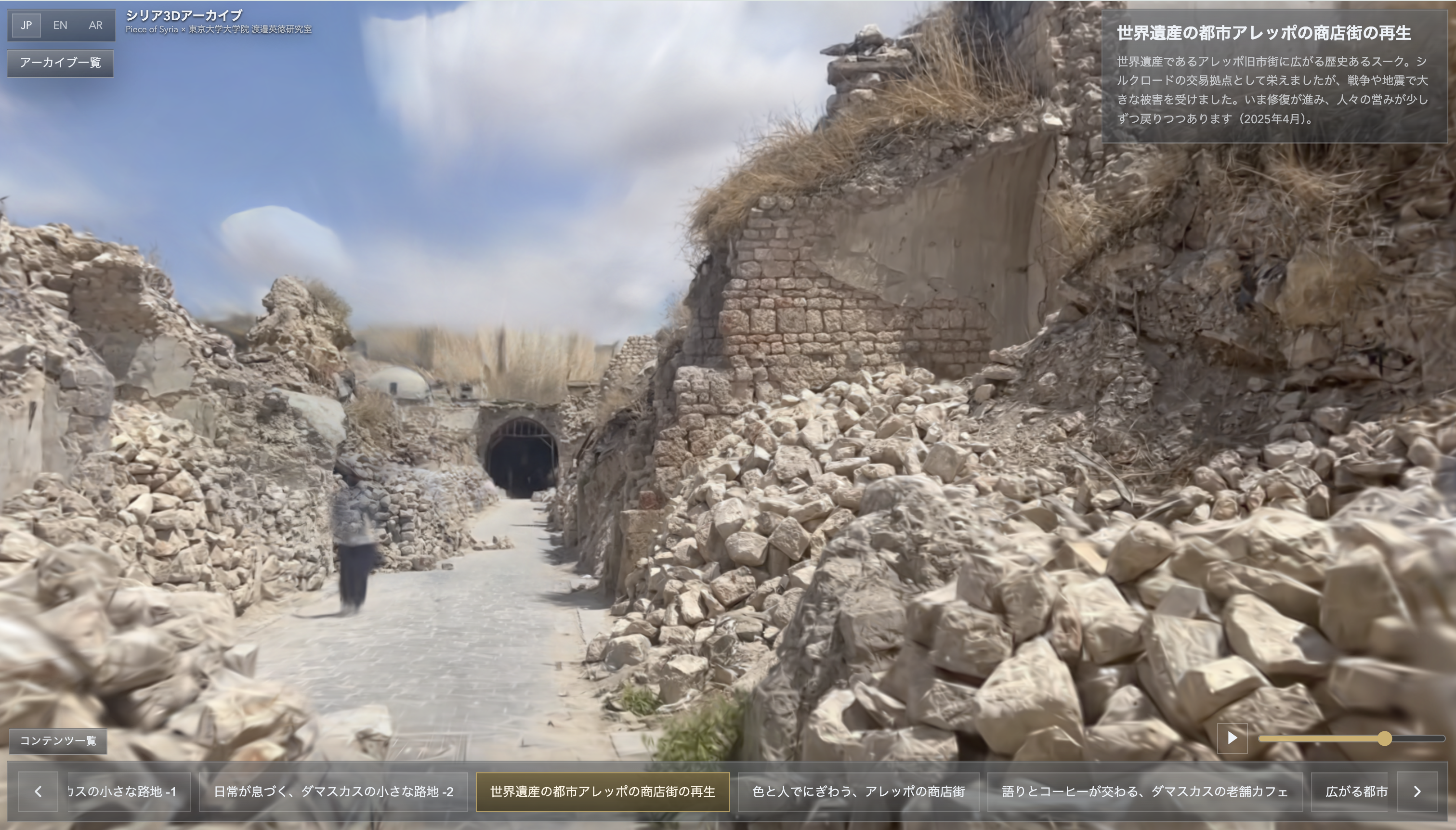
Task: Select 日常が息づく、ダマスカスの小さな路地 -2
Action: (333, 791)
